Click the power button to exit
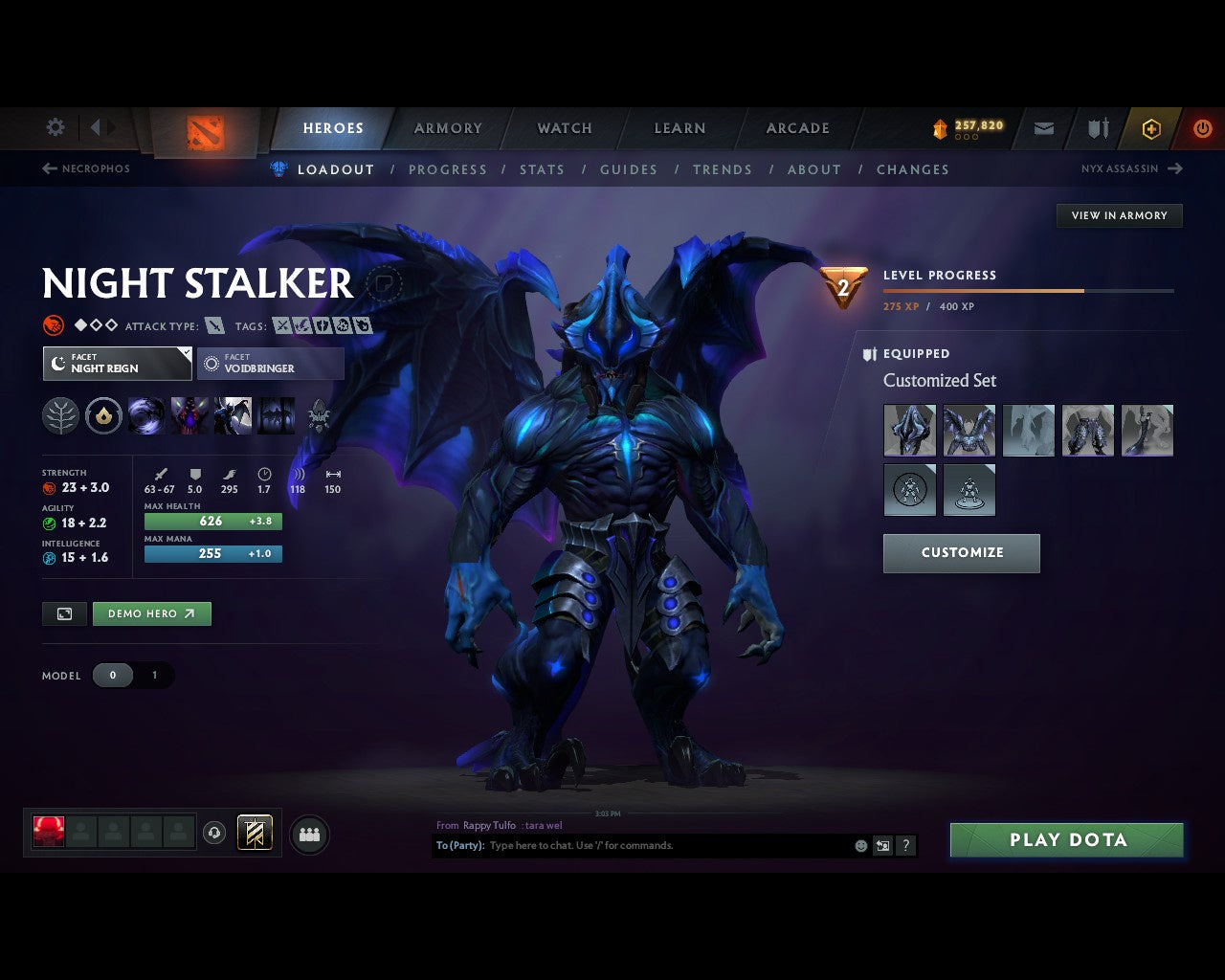 point(1203,127)
